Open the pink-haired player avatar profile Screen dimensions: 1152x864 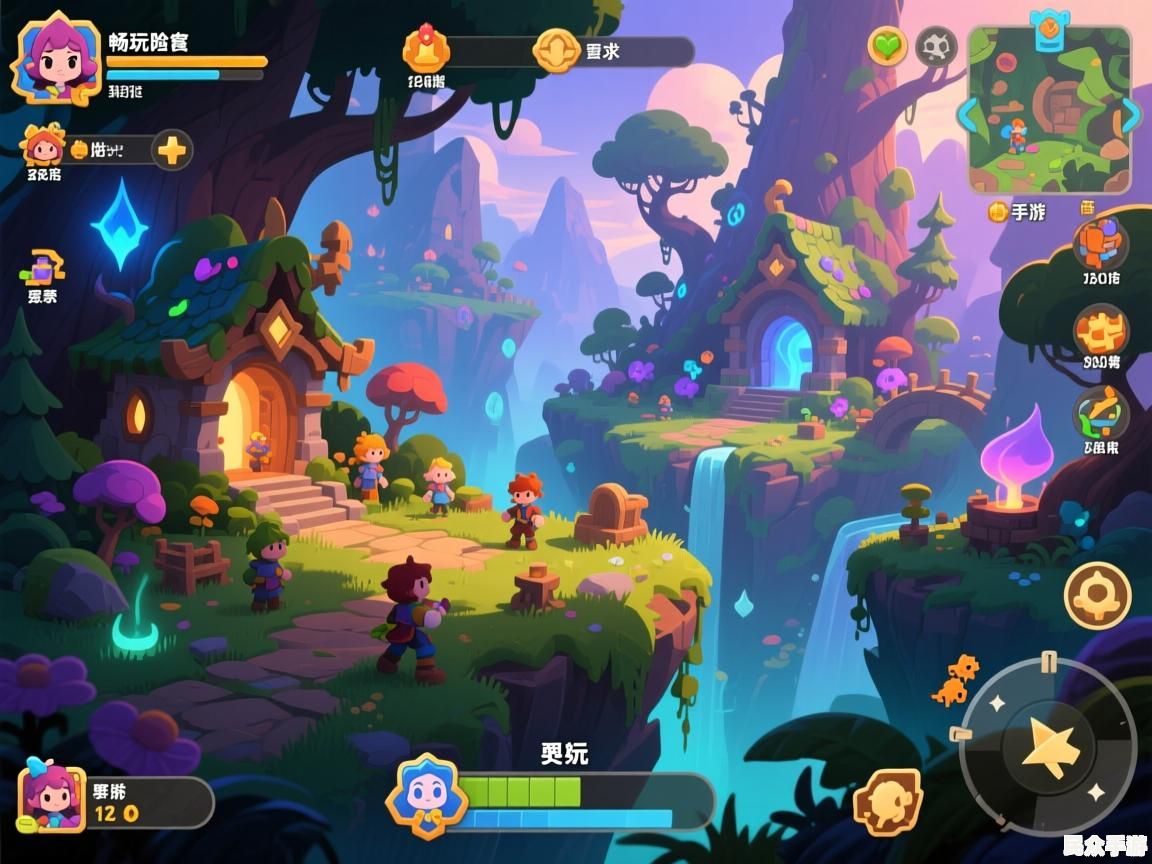pos(56,58)
